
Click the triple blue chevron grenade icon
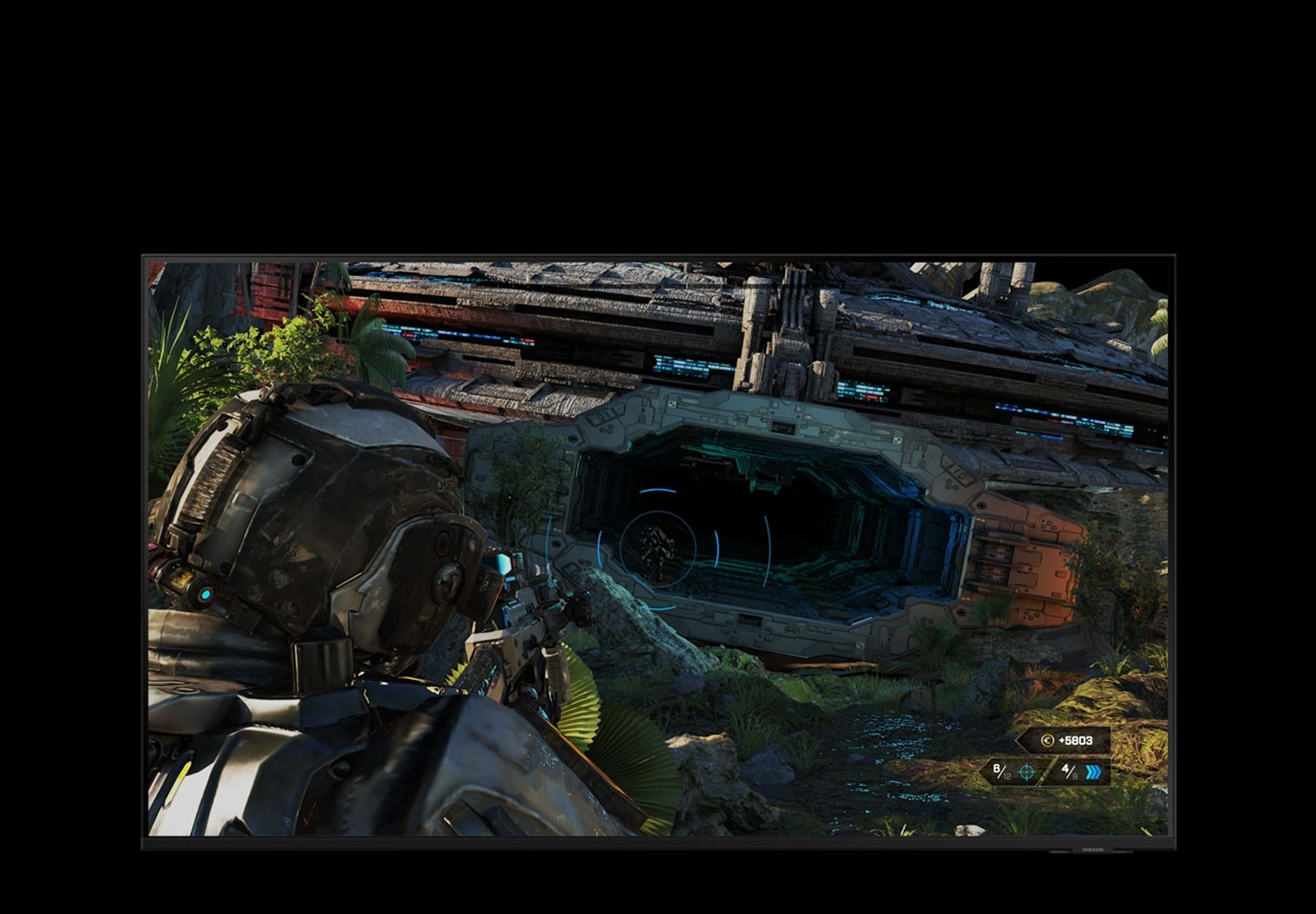coord(1093,772)
